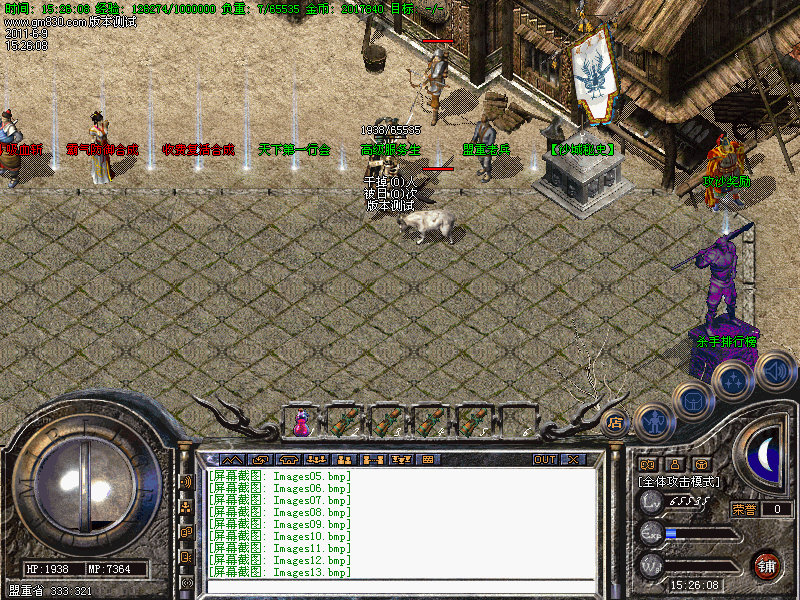800x600 pixels.
Task: Open the skills panel with sparkle icon
Action: pyautogui.click(x=733, y=381)
